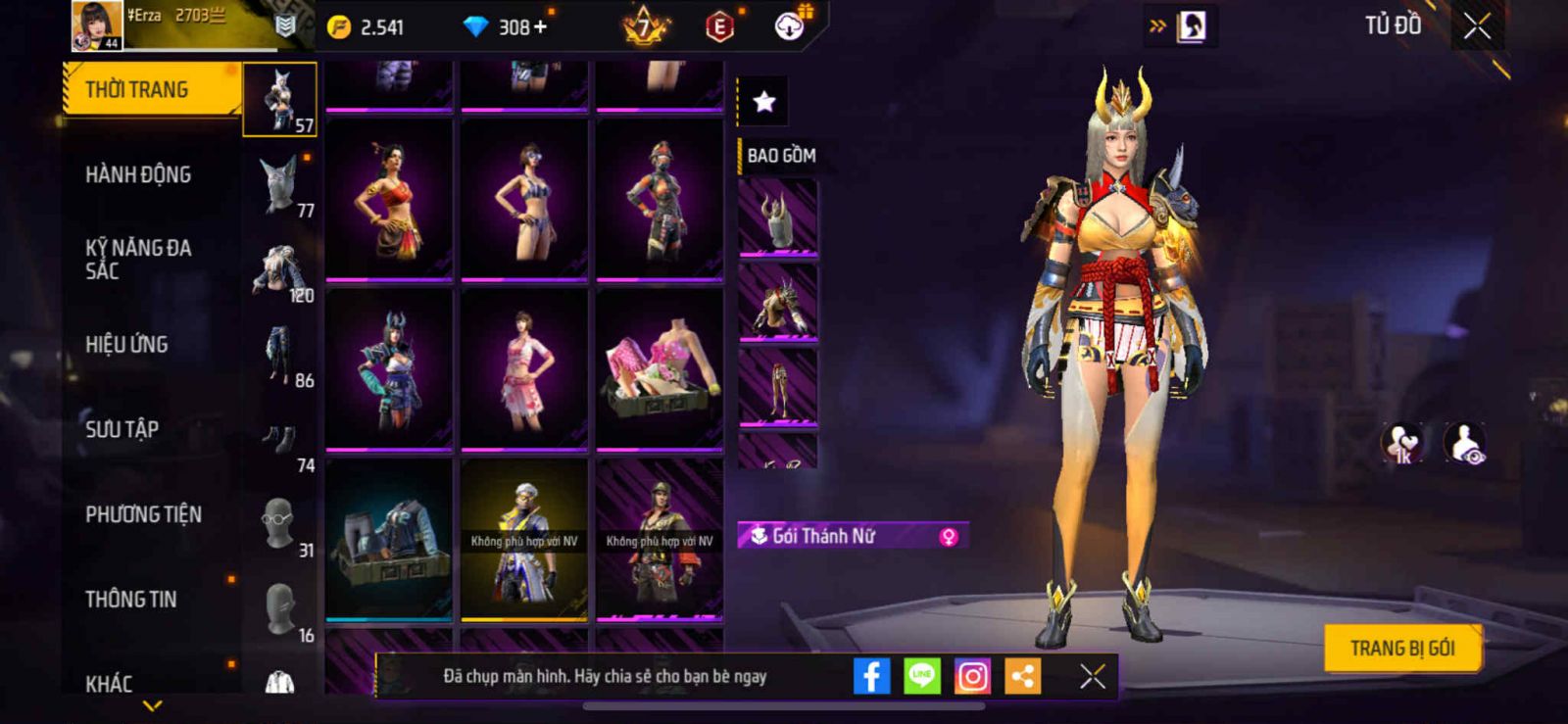Screen dimensions: 1568x724
Task: Select the glasses accessory sub-category
Action: (x=279, y=522)
